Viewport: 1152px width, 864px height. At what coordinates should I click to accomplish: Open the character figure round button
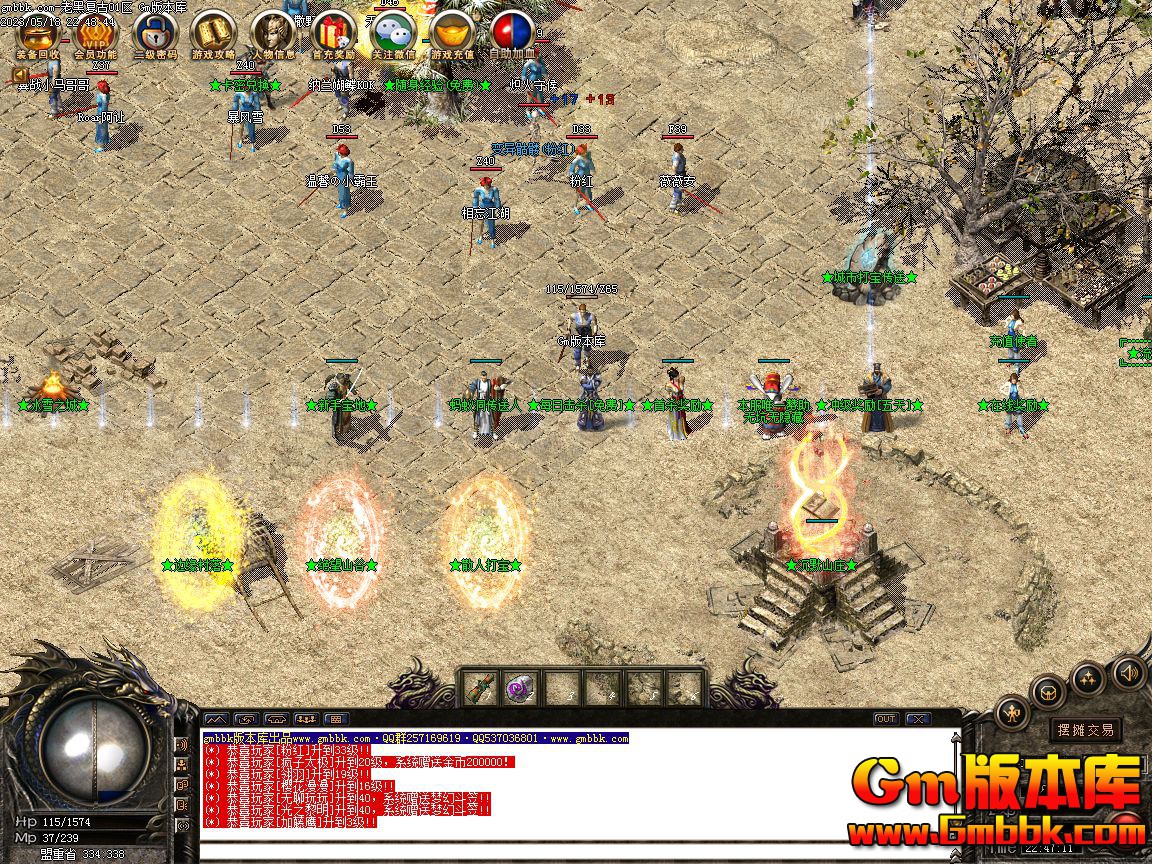click(x=1012, y=712)
